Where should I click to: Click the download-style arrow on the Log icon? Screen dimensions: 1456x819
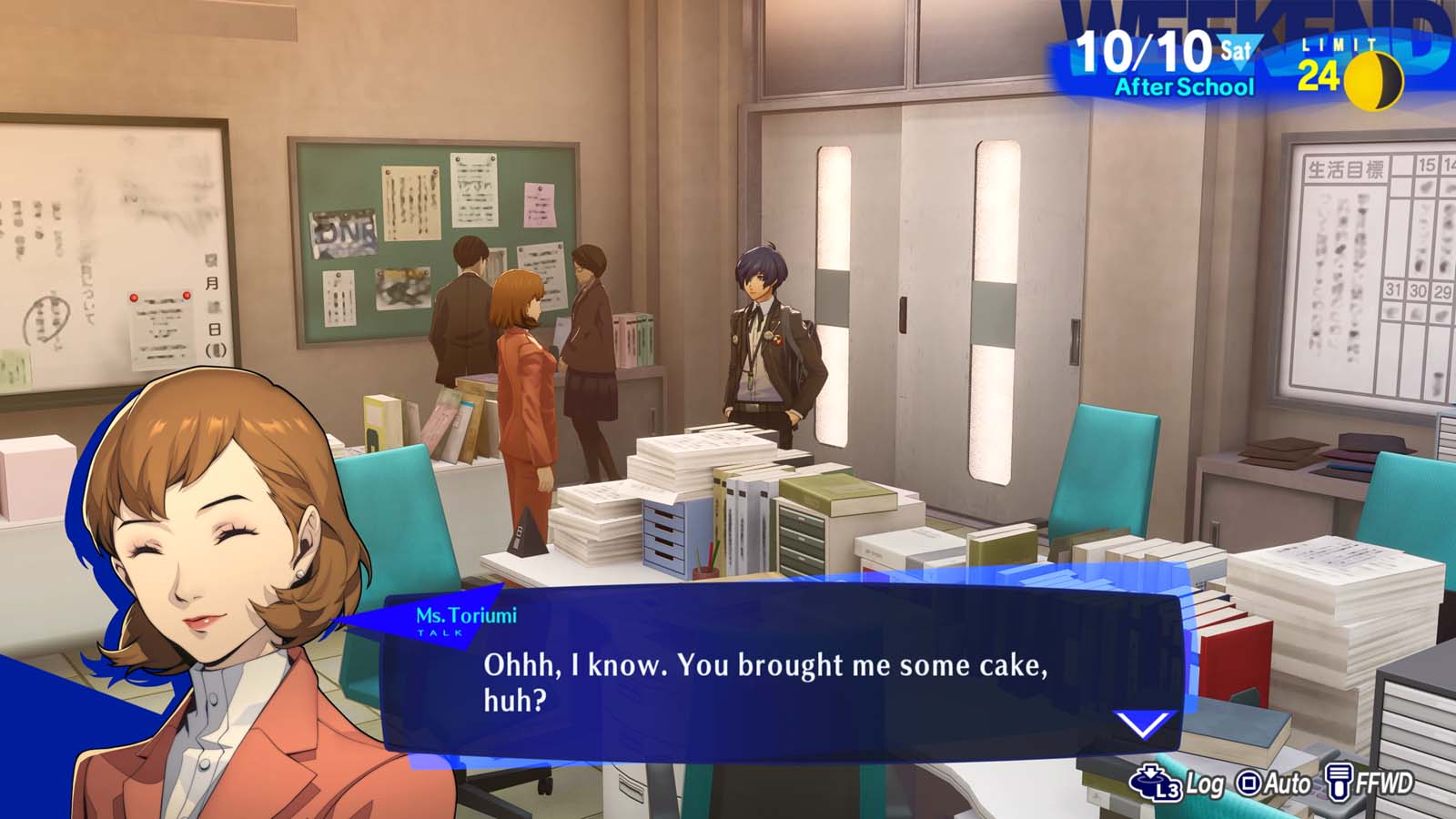coord(1148,772)
